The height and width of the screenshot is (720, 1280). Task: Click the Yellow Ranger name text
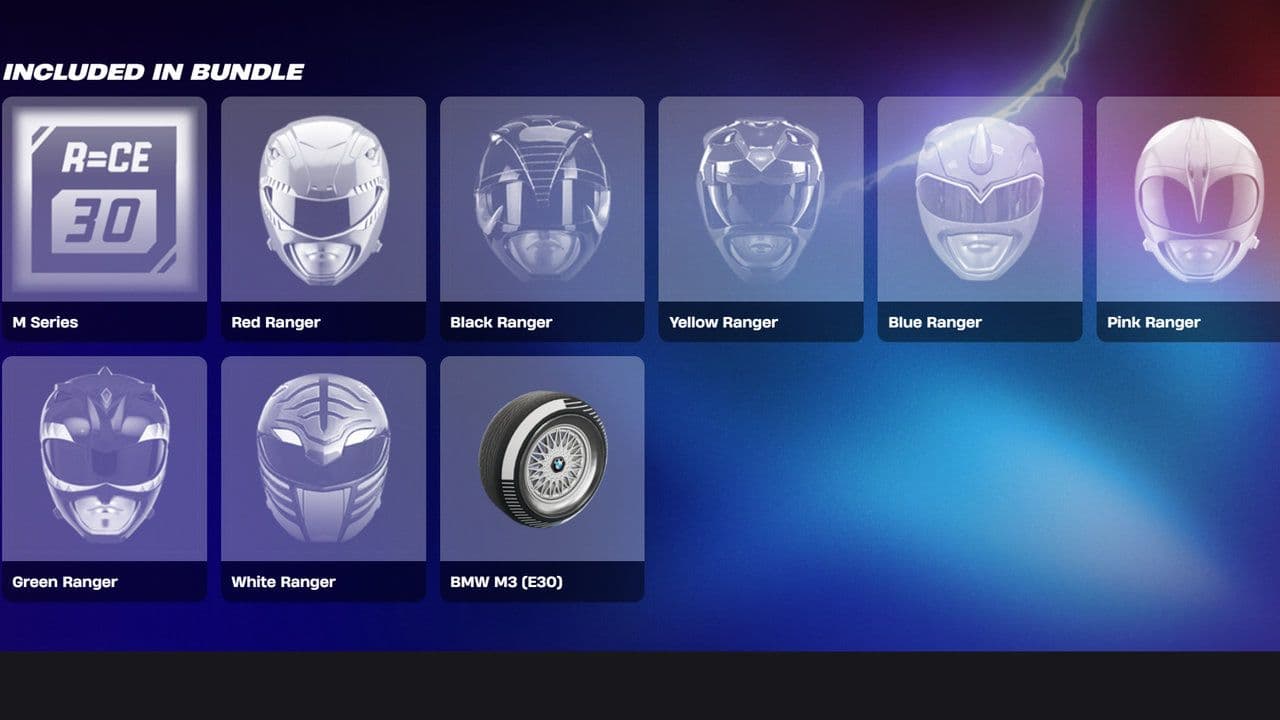tap(722, 322)
